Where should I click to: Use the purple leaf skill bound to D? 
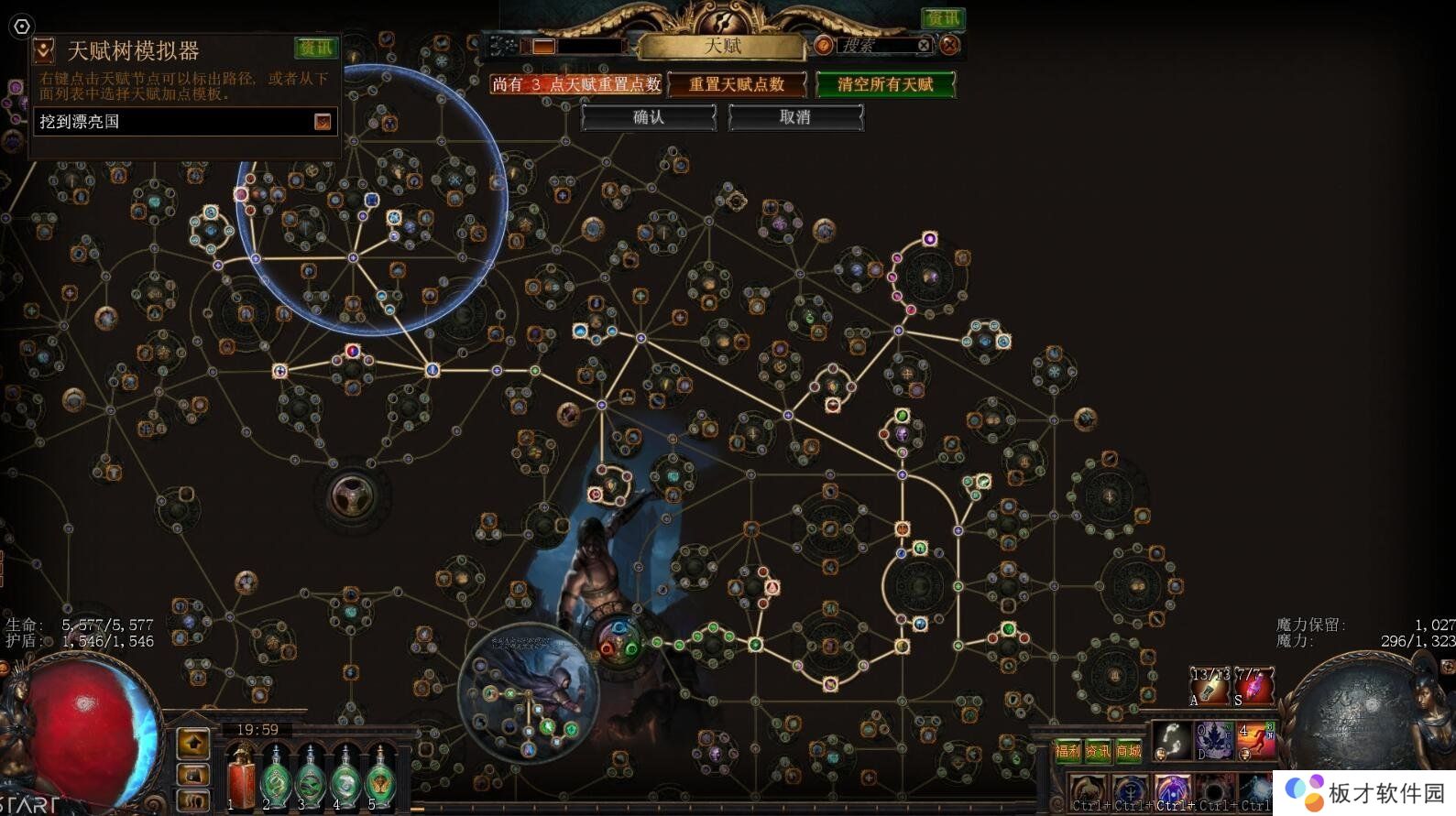[1214, 740]
